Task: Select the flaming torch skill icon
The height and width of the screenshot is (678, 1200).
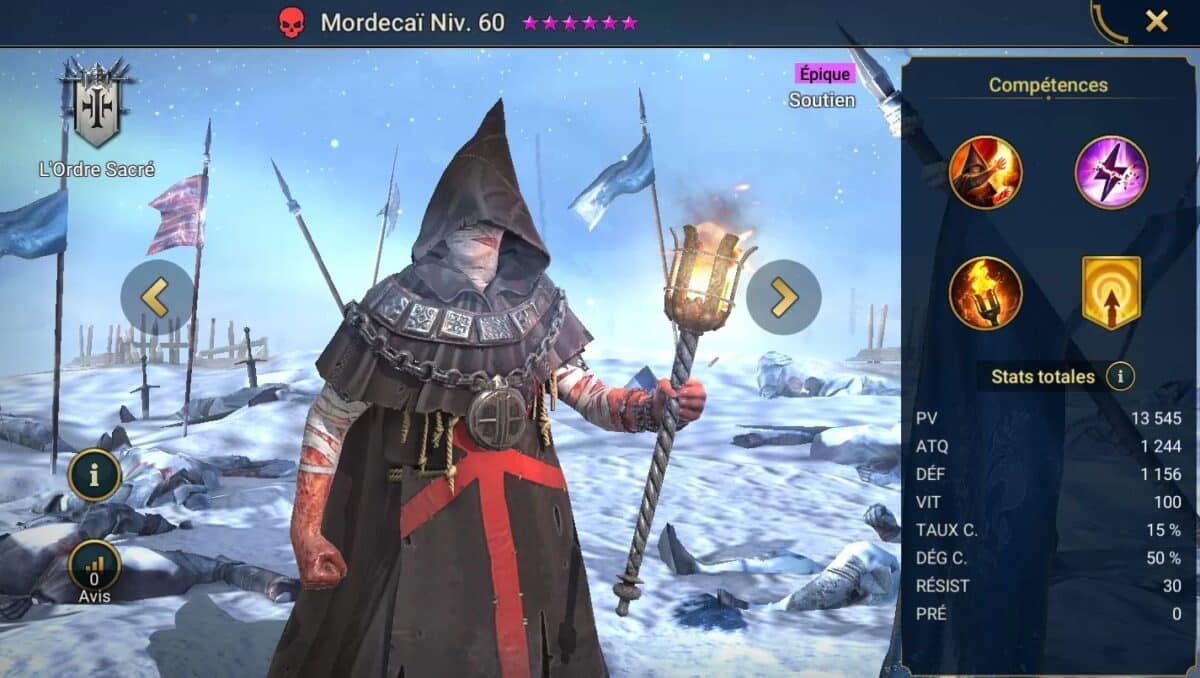Action: coord(985,293)
